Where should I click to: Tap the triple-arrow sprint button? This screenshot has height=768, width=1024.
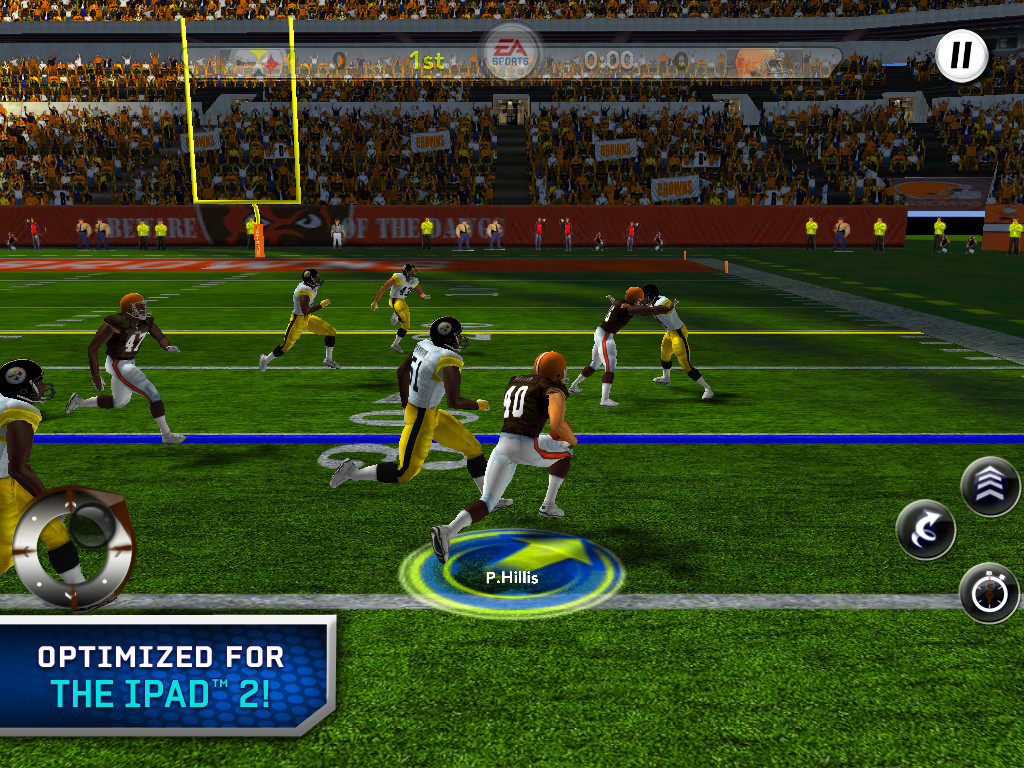click(990, 486)
